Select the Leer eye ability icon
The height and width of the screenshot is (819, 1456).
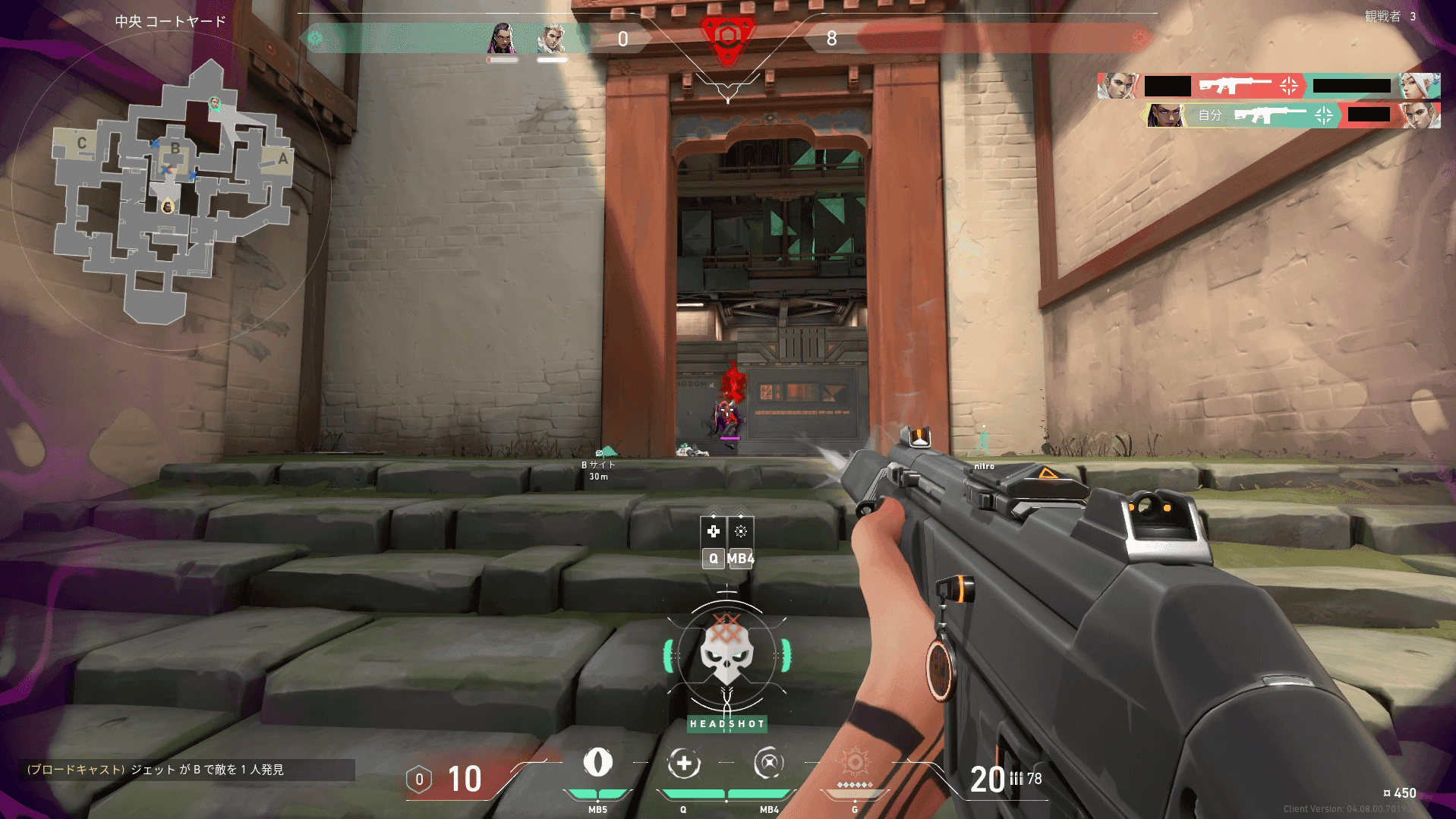point(597,762)
